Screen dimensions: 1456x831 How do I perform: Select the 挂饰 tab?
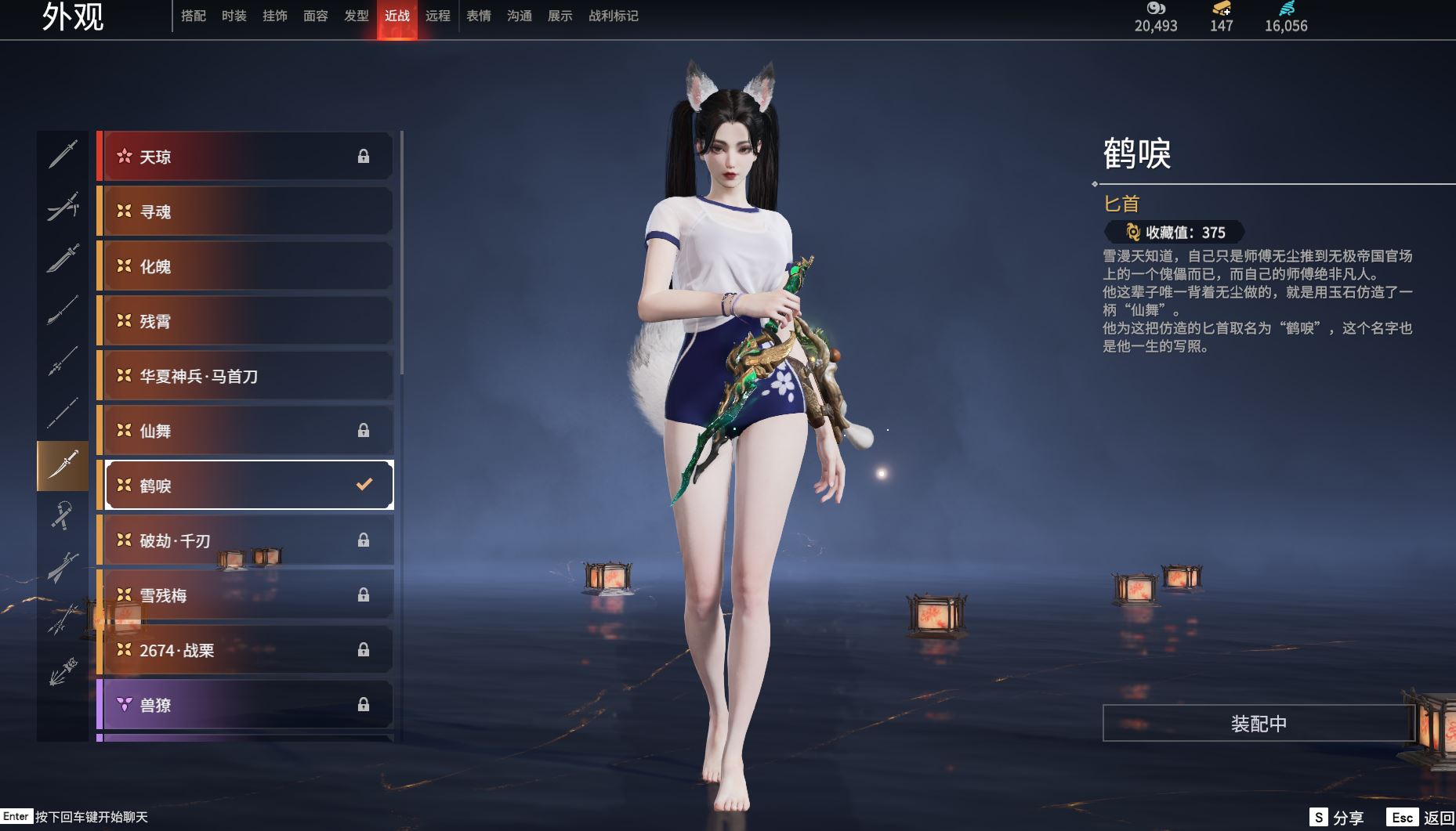tap(274, 16)
